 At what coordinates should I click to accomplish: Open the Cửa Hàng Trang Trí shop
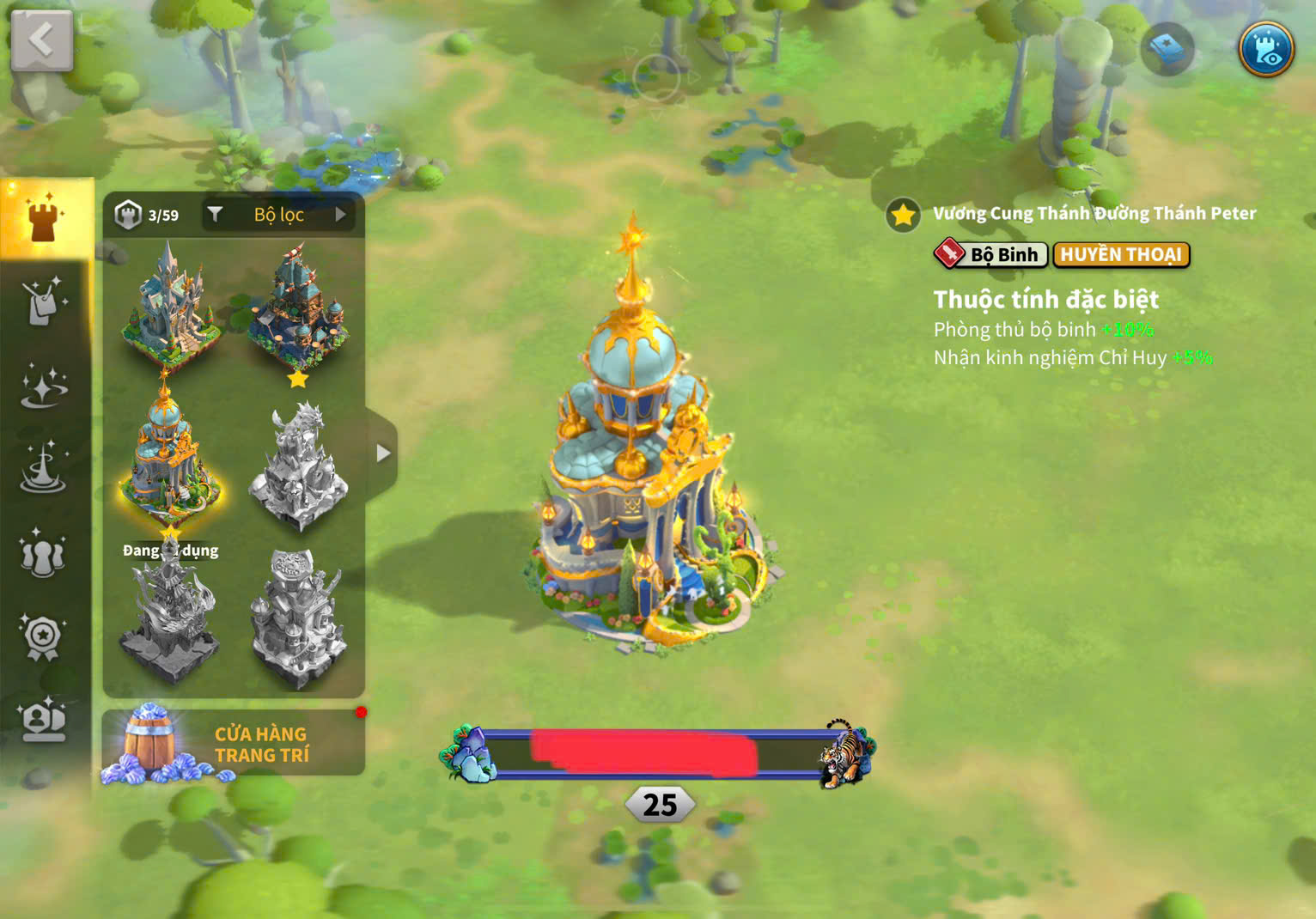[x=234, y=744]
